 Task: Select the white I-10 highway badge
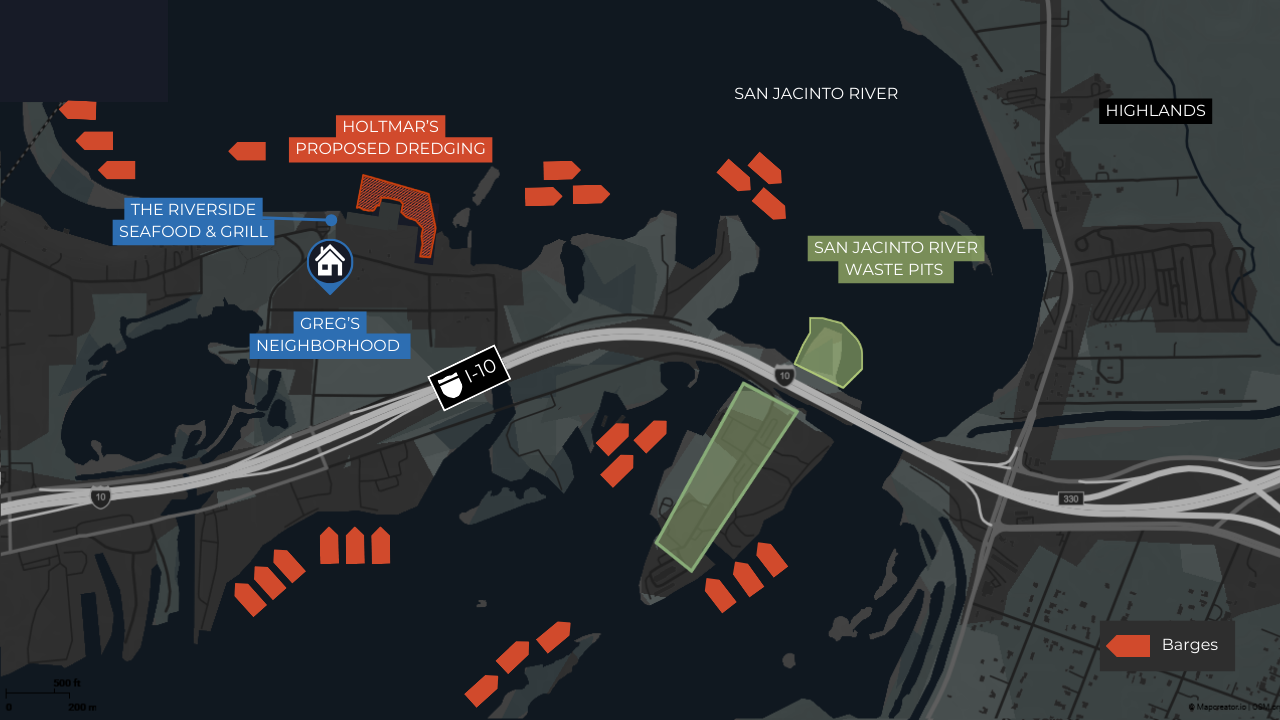click(469, 378)
